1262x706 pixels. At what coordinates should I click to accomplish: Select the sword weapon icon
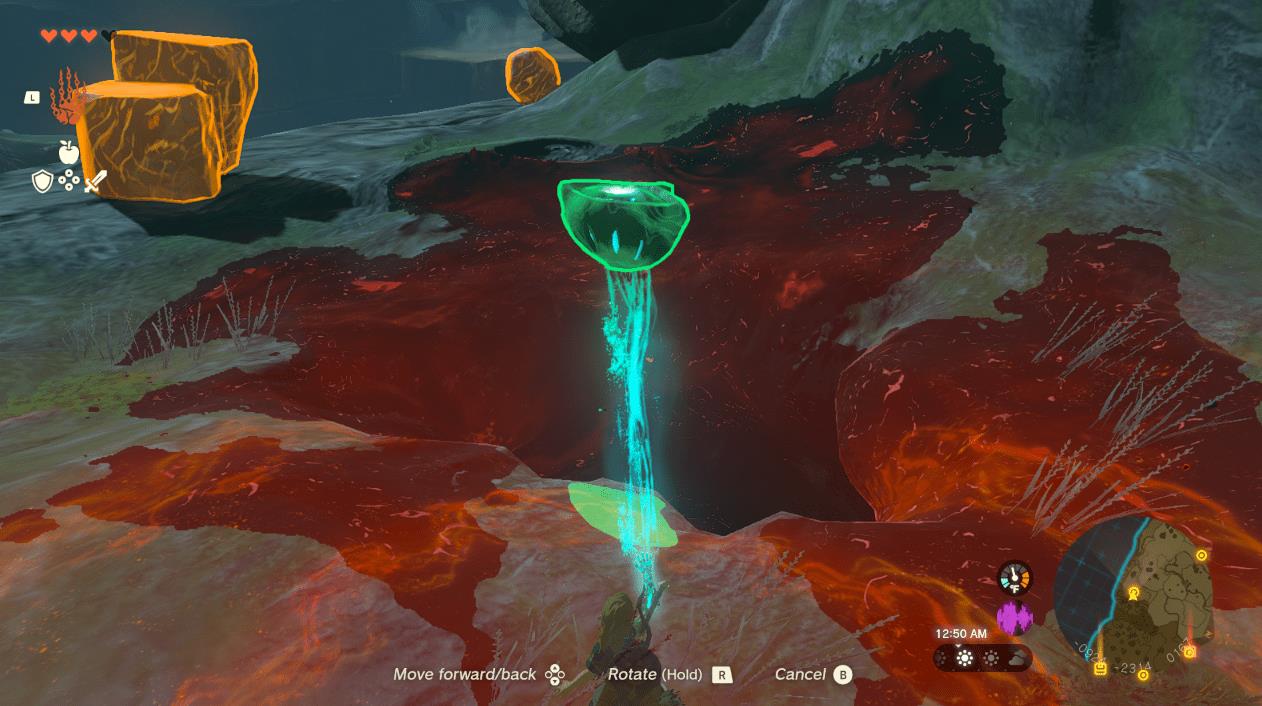[x=95, y=181]
